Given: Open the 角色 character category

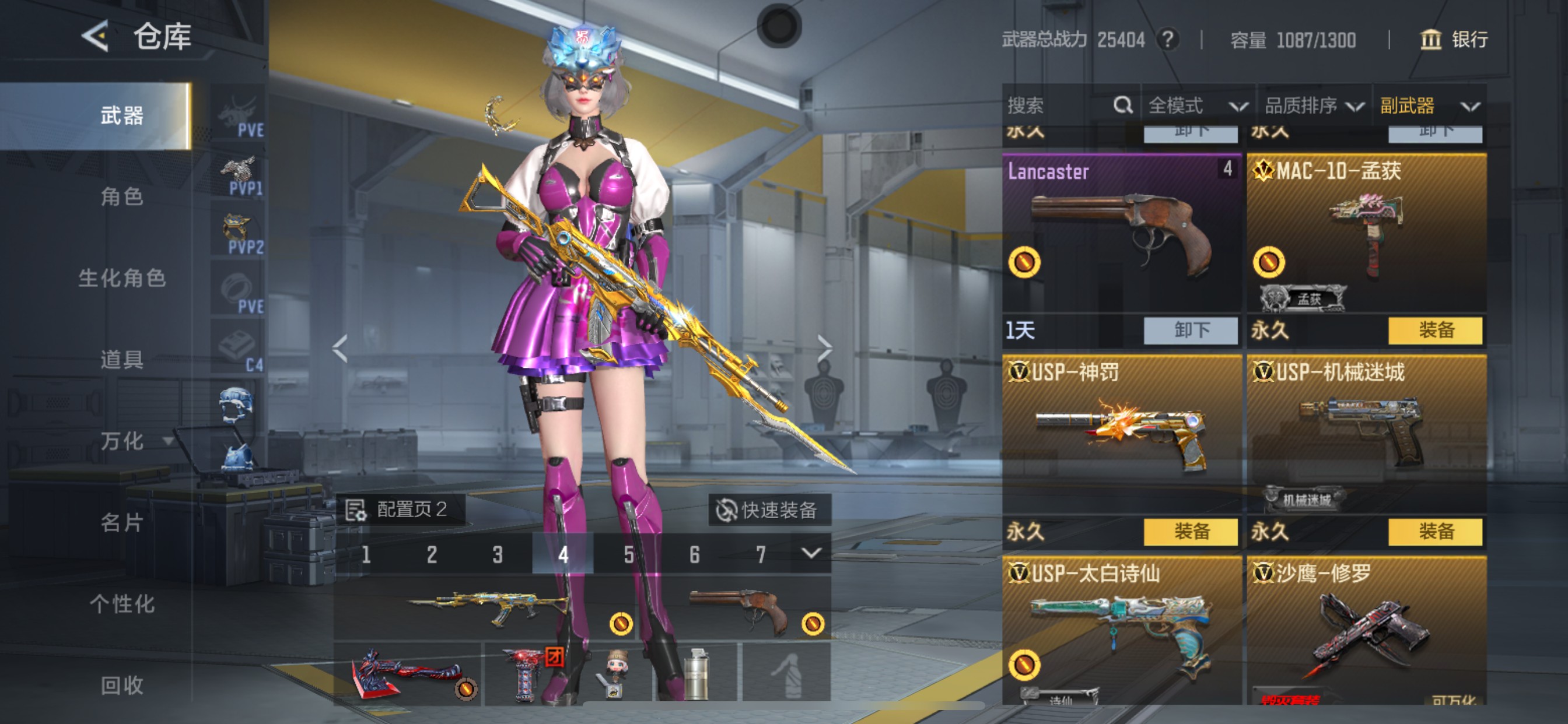Looking at the screenshot, I should [x=122, y=196].
